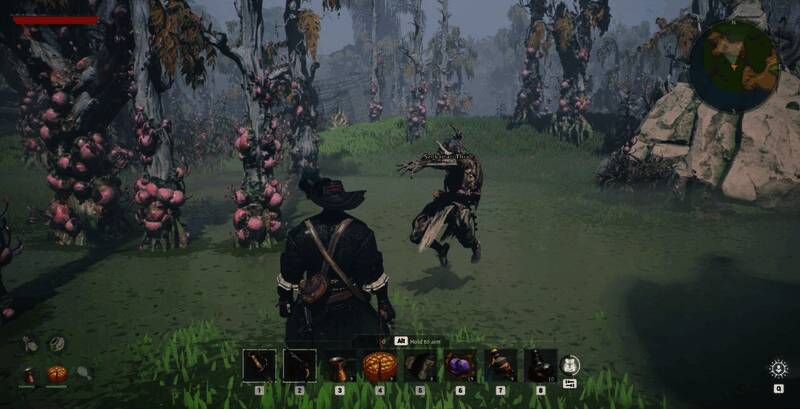The height and width of the screenshot is (409, 800).
Task: Use the purple berries in slot 6
Action: click(x=460, y=365)
